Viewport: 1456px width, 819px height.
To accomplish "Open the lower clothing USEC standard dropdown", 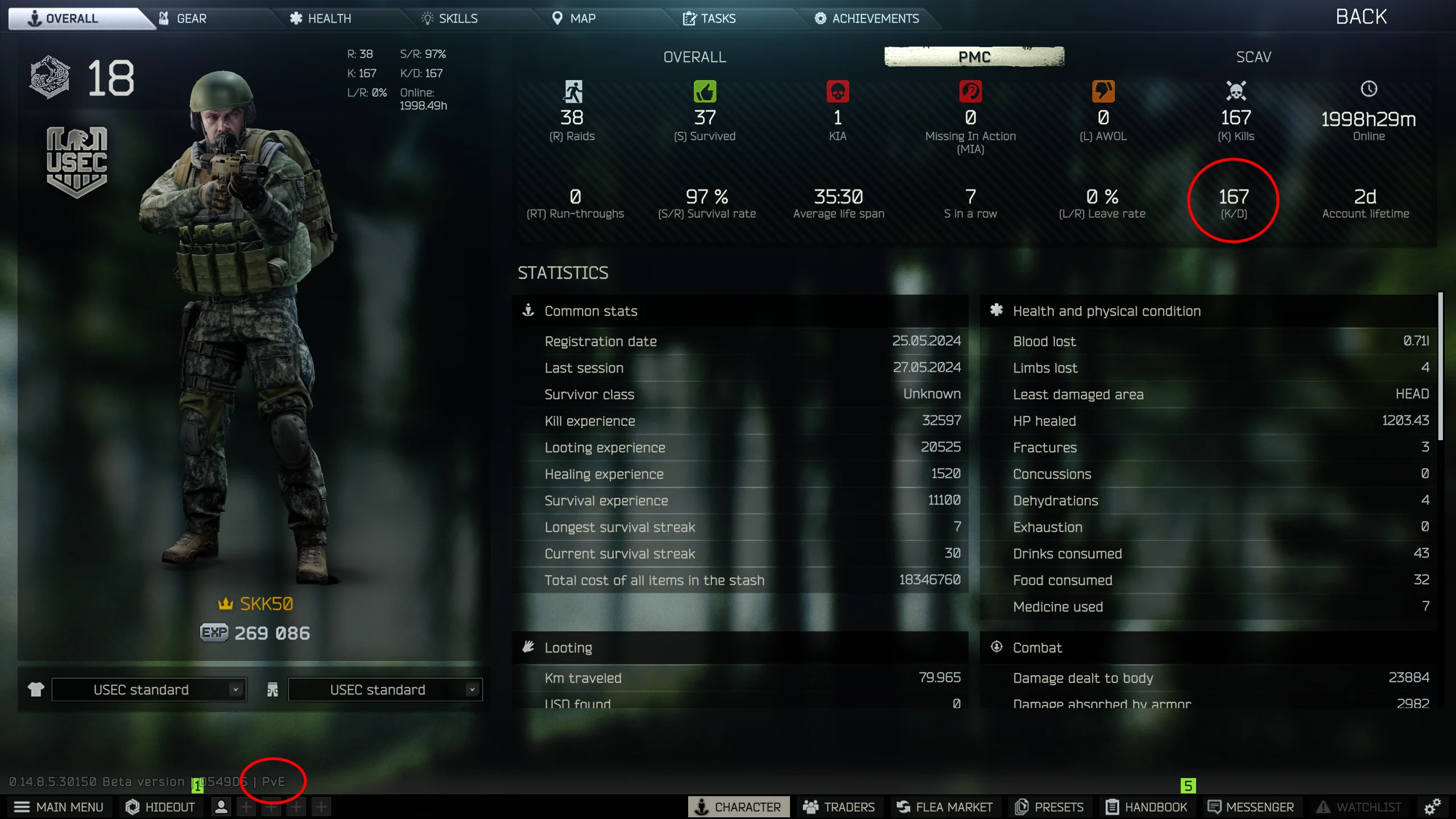I will click(x=385, y=689).
